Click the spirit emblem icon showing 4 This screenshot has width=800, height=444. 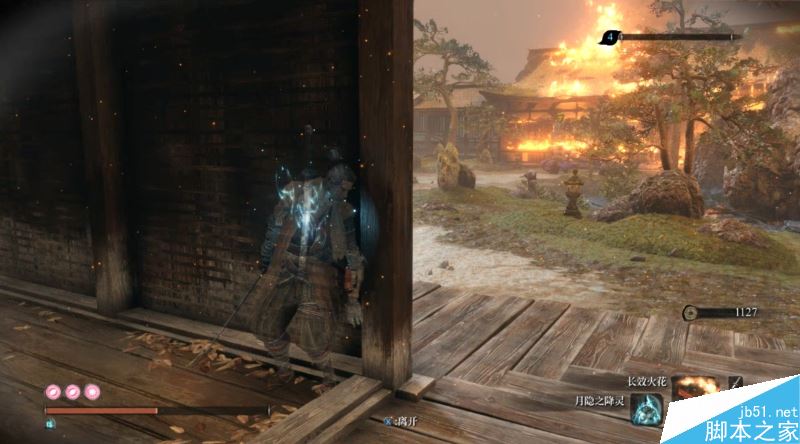pos(610,38)
